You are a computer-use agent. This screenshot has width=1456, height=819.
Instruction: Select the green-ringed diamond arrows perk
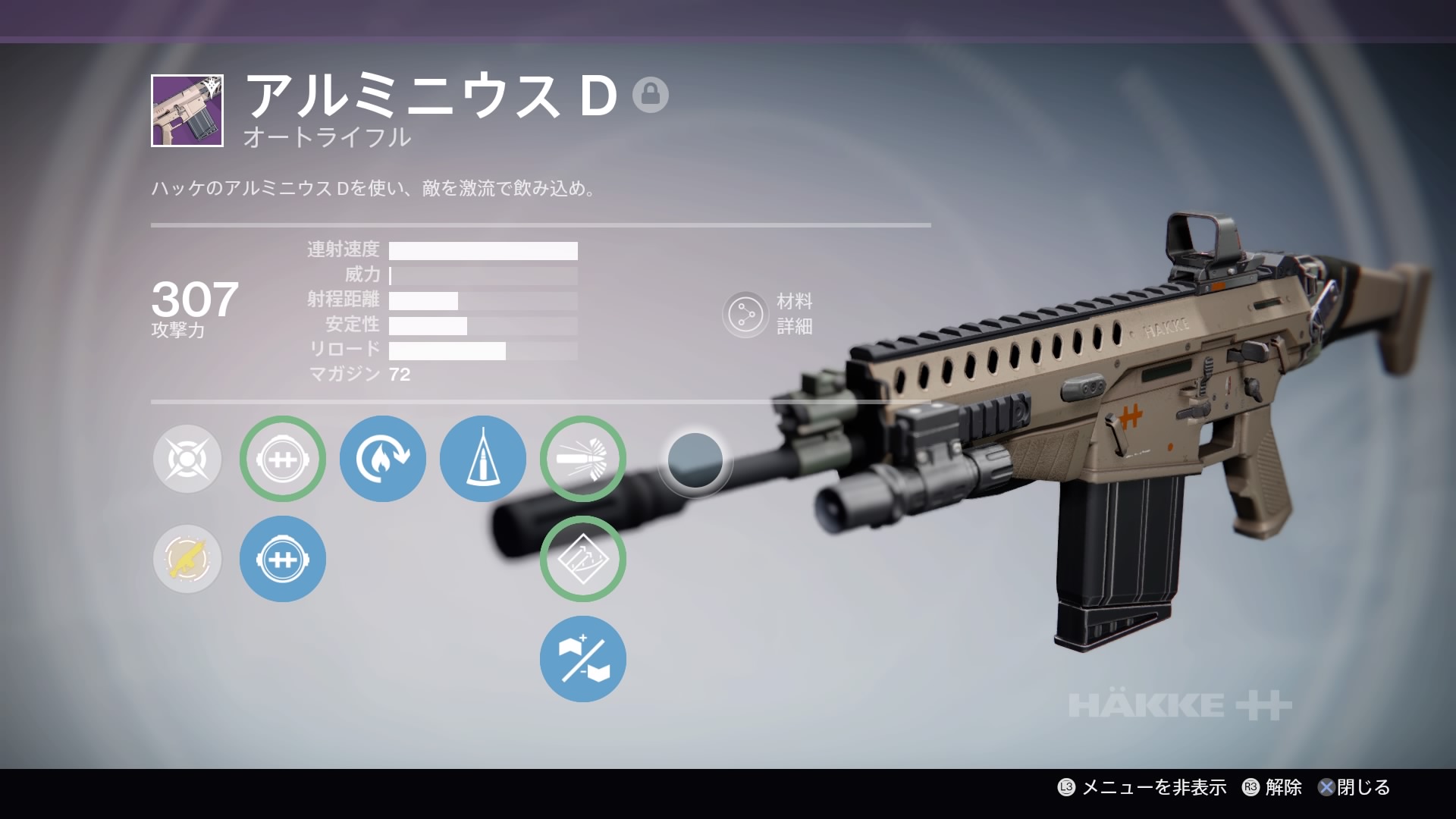coord(583,559)
